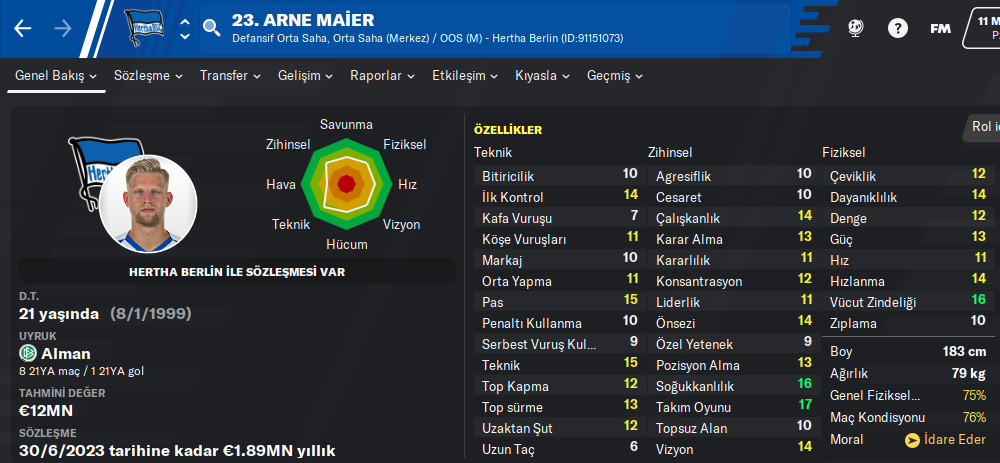Open the Sözleşme menu

click(x=148, y=76)
